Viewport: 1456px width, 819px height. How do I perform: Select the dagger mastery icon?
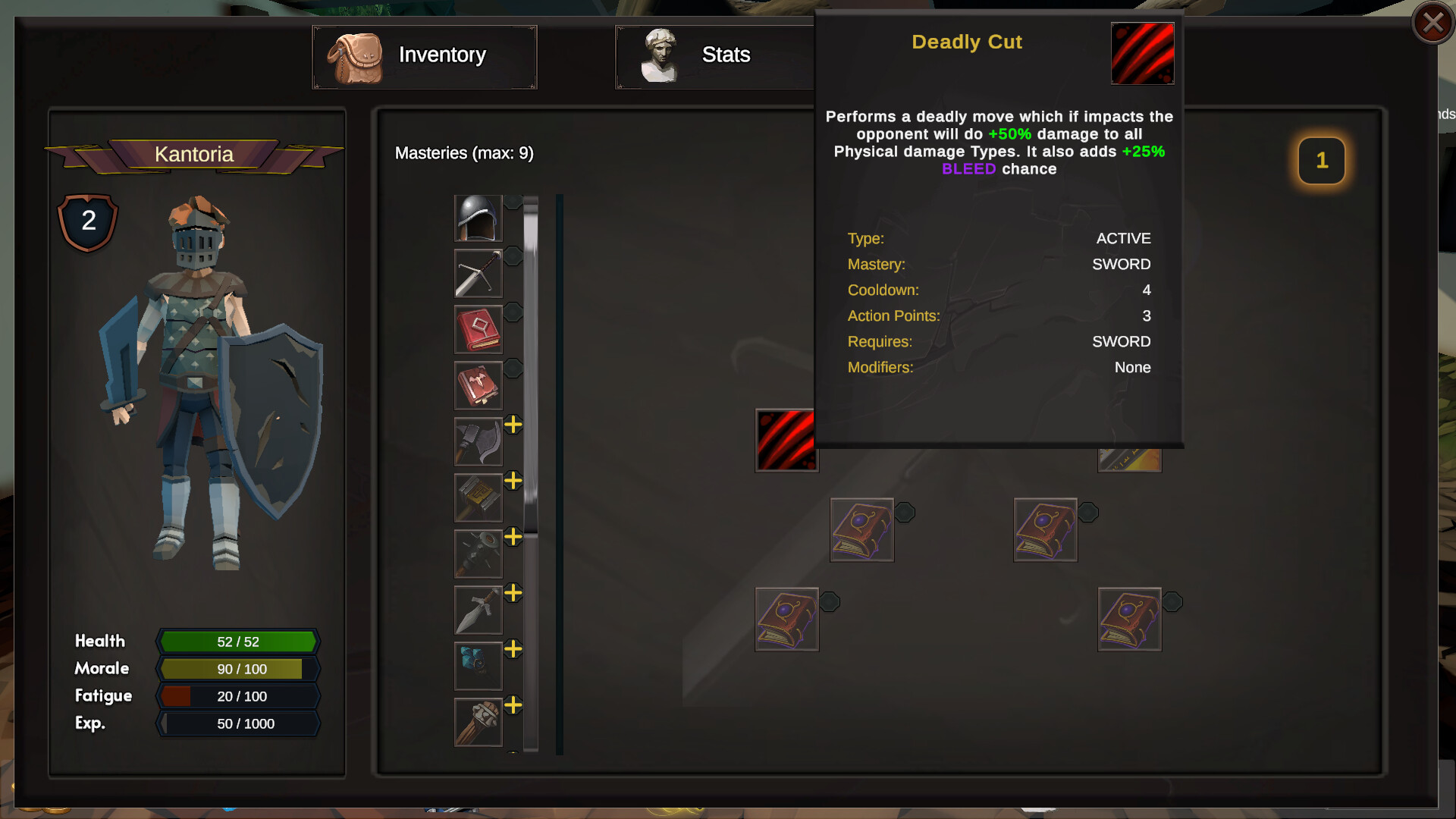point(478,610)
